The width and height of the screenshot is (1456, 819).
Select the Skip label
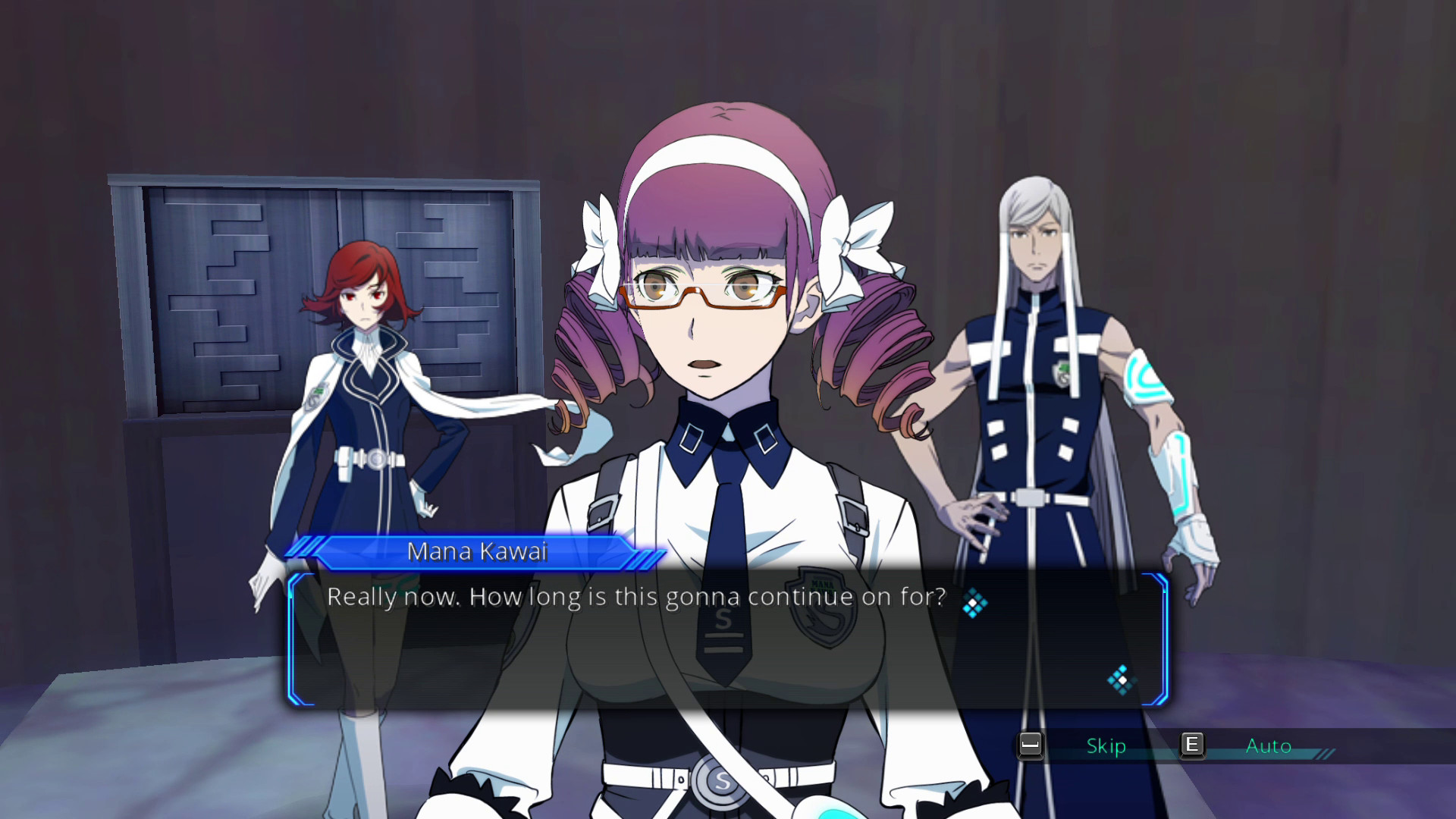(x=1106, y=746)
